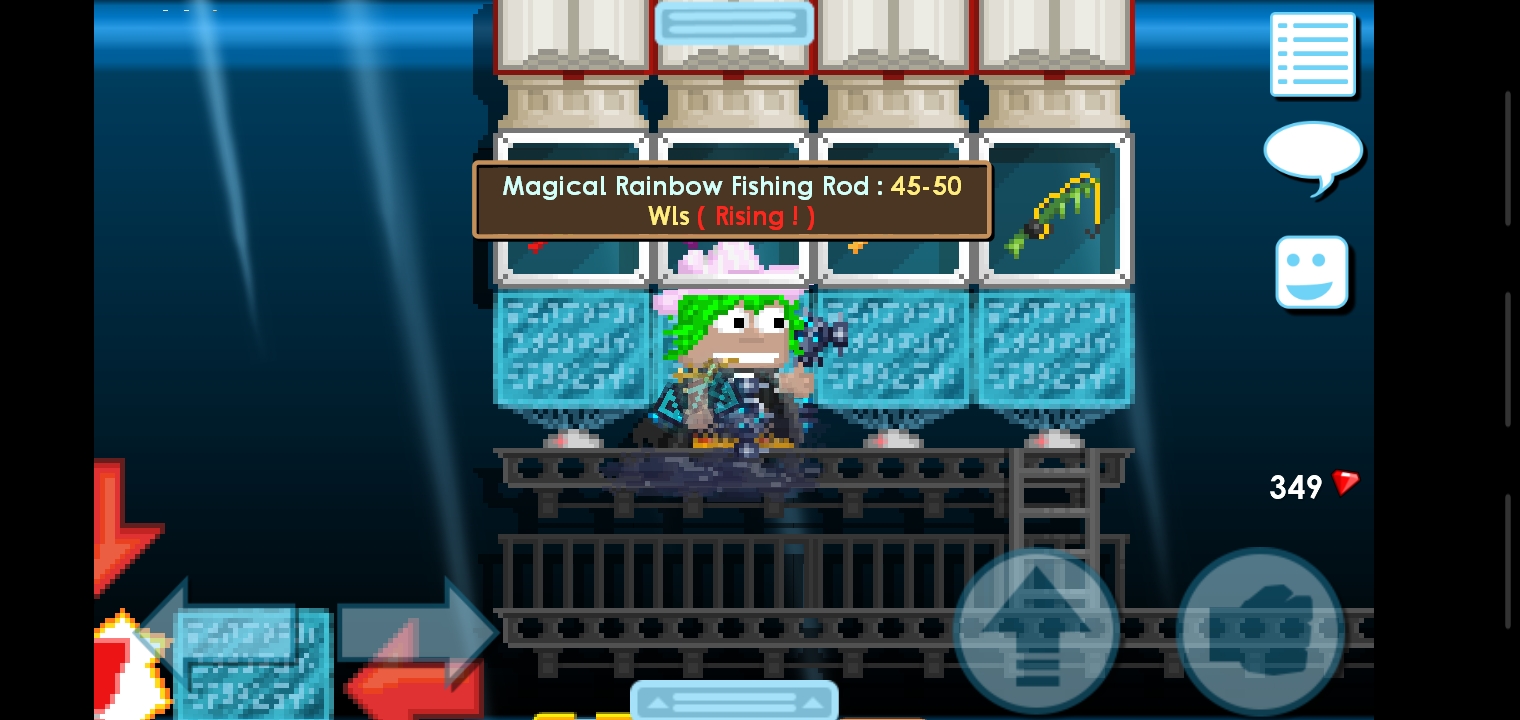1520x720 pixels.
Task: Open the smiley emote menu
Action: (1313, 271)
